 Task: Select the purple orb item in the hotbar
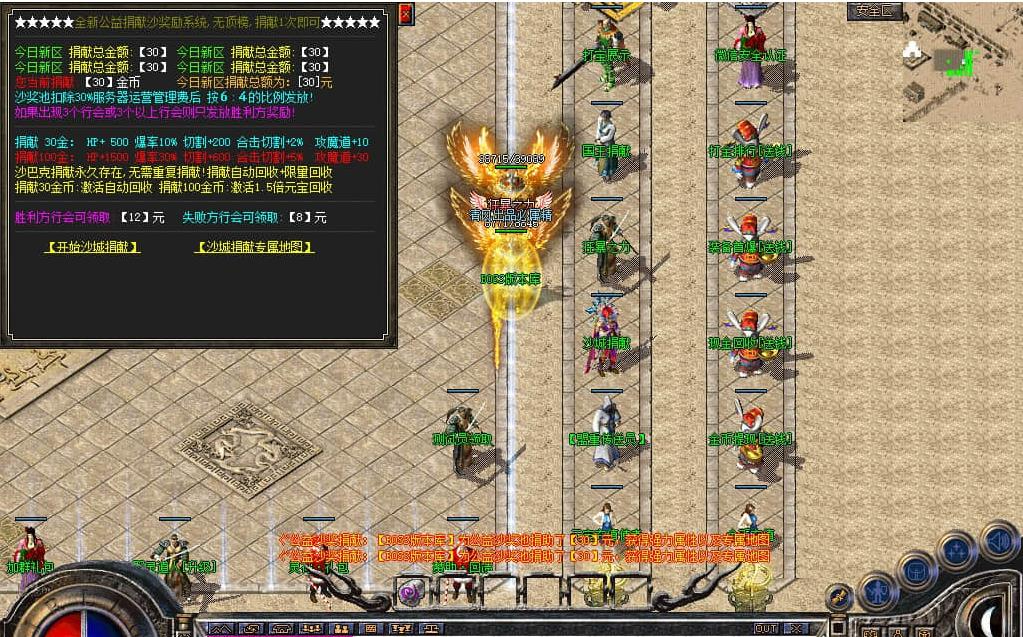(410, 591)
